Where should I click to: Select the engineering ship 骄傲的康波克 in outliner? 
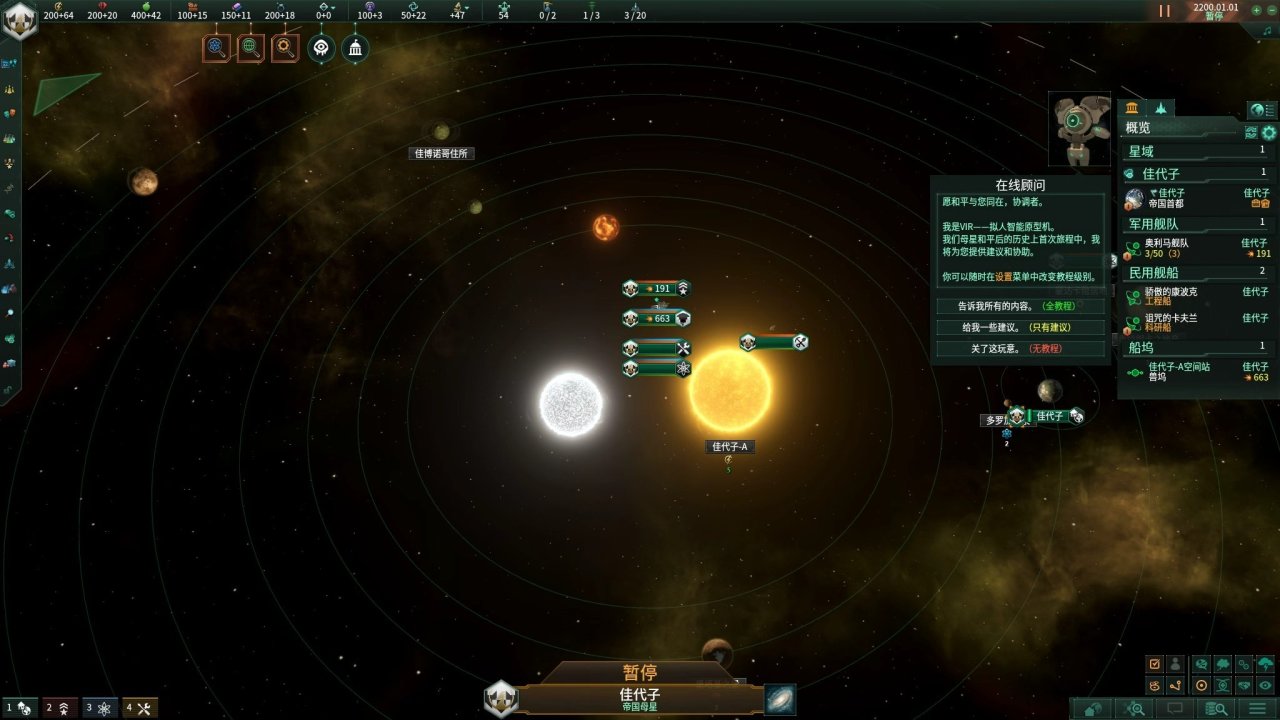click(x=1197, y=296)
